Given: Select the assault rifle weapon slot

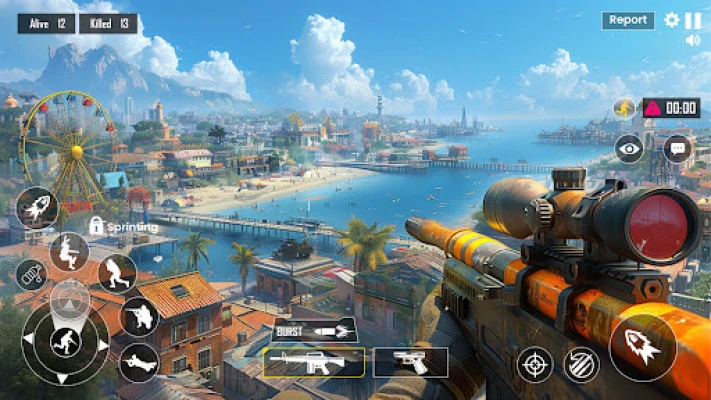Looking at the screenshot, I should [313, 362].
